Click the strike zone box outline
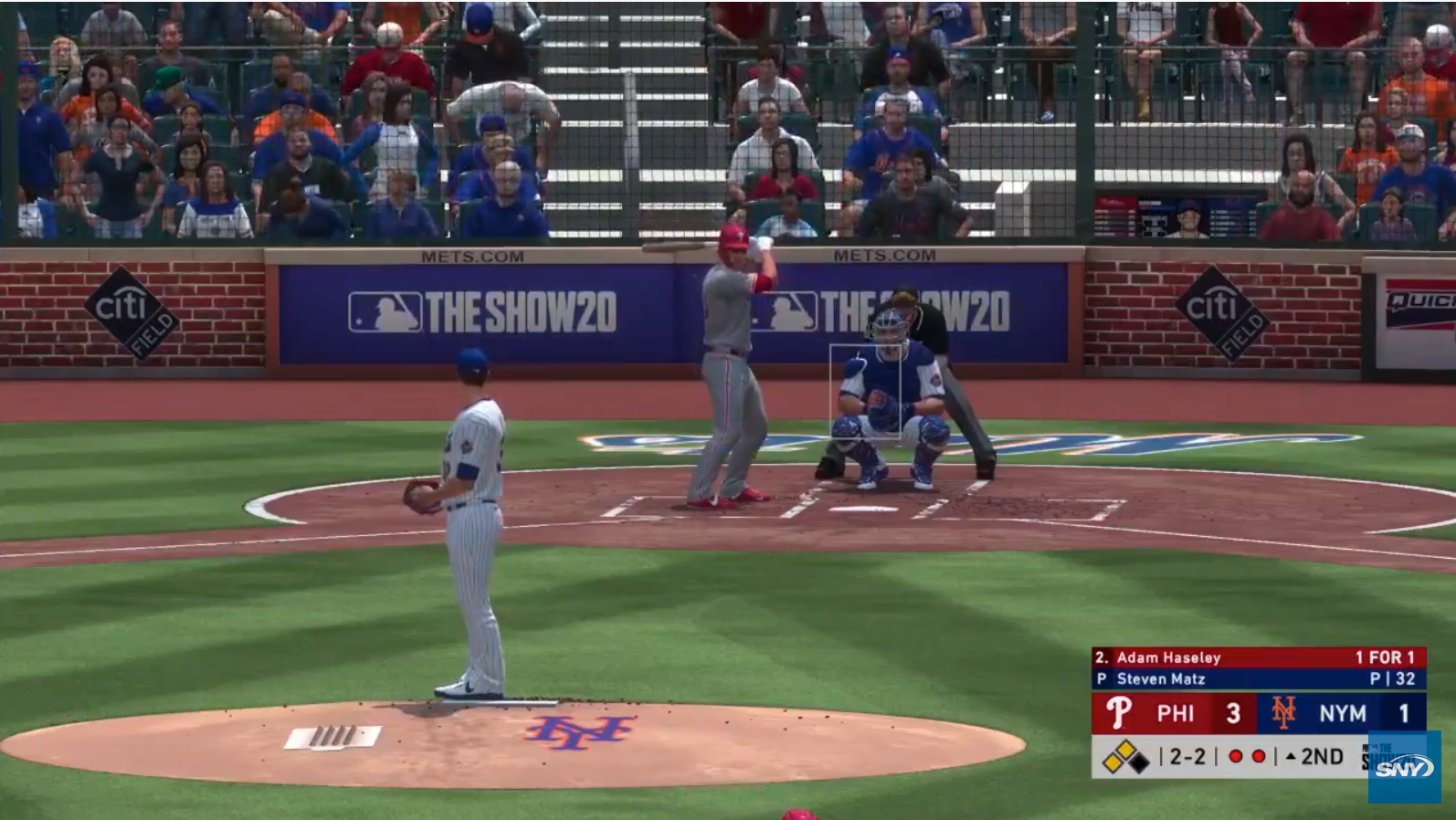Screen dimensions: 1456x820 click(864, 391)
